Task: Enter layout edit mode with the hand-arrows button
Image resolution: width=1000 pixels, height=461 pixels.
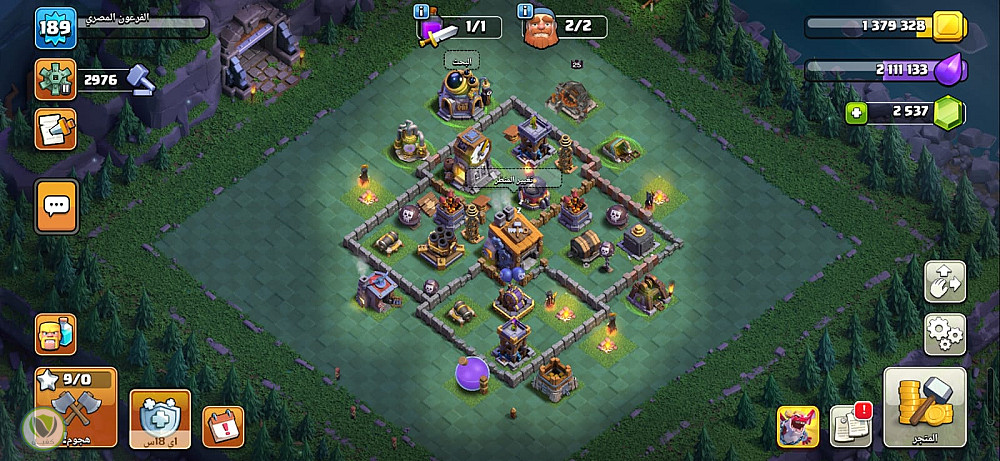Action: (x=943, y=282)
